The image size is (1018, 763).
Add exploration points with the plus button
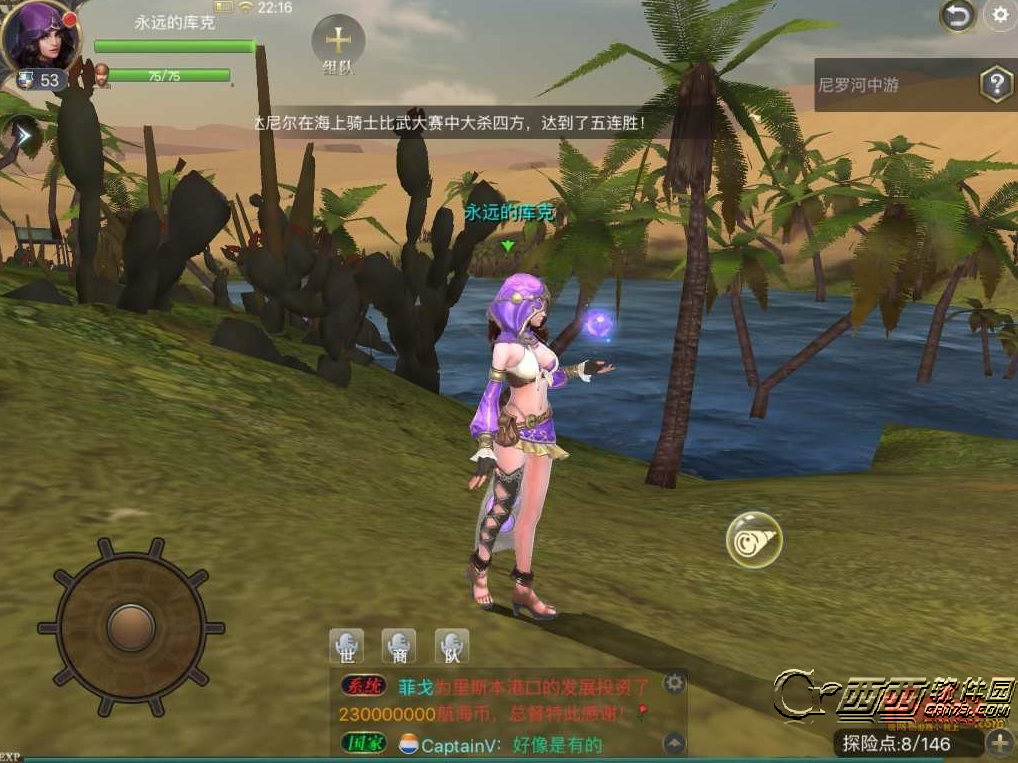(x=999, y=743)
